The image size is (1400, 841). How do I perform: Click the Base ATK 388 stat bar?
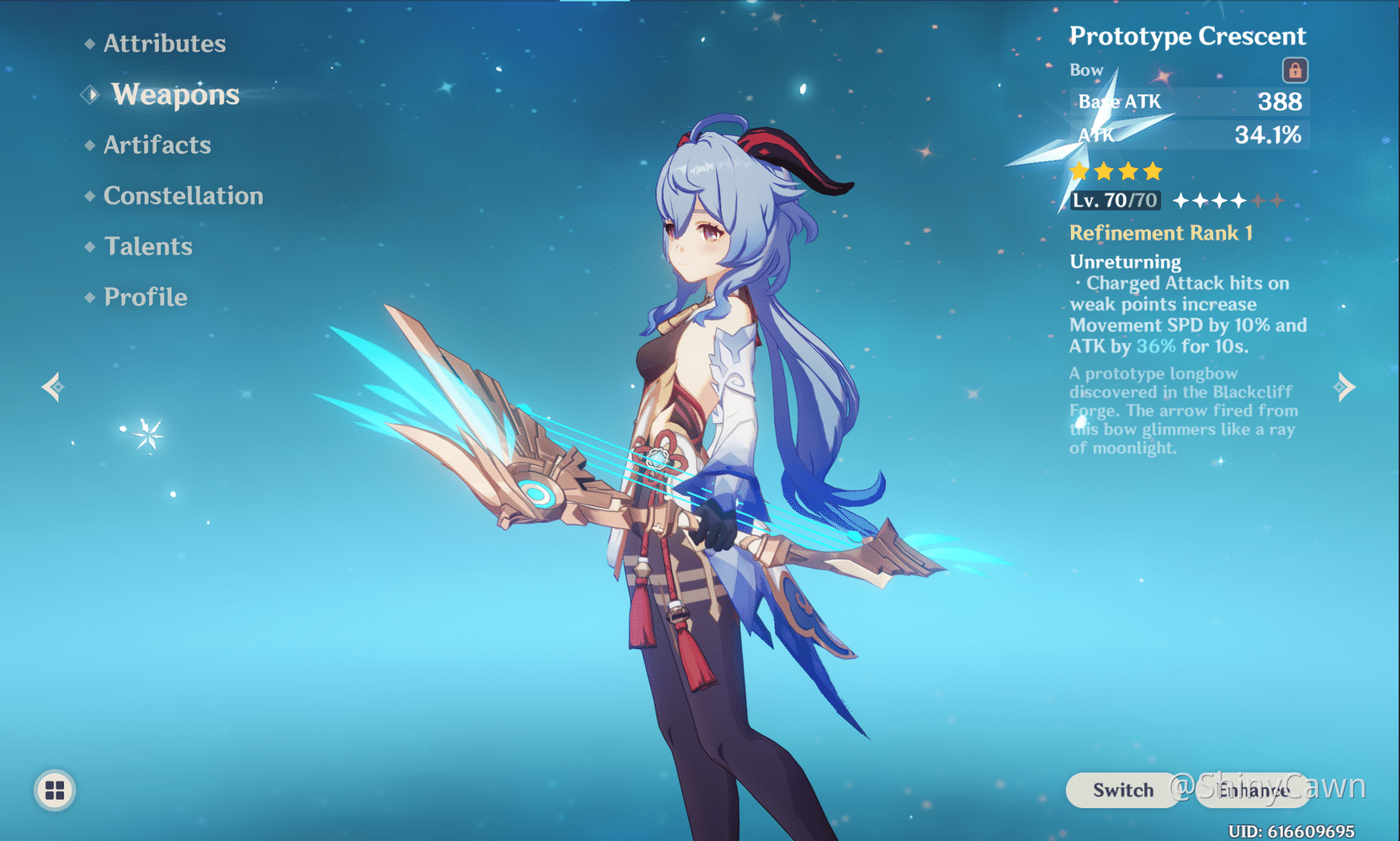tap(1188, 102)
